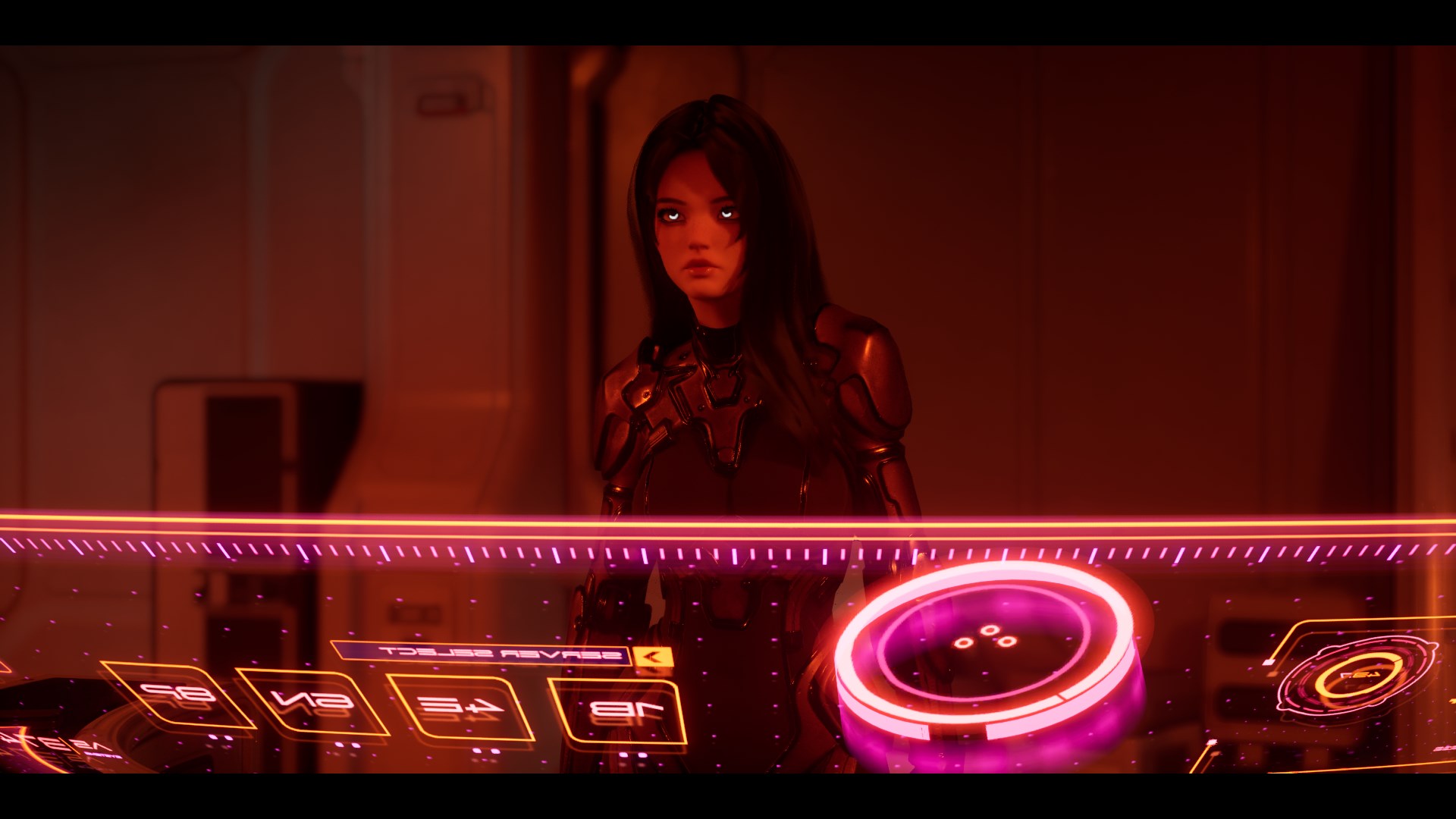Toggle the first indicator dot inside the pink ring
Viewport: 1456px width, 819px height.
click(963, 642)
